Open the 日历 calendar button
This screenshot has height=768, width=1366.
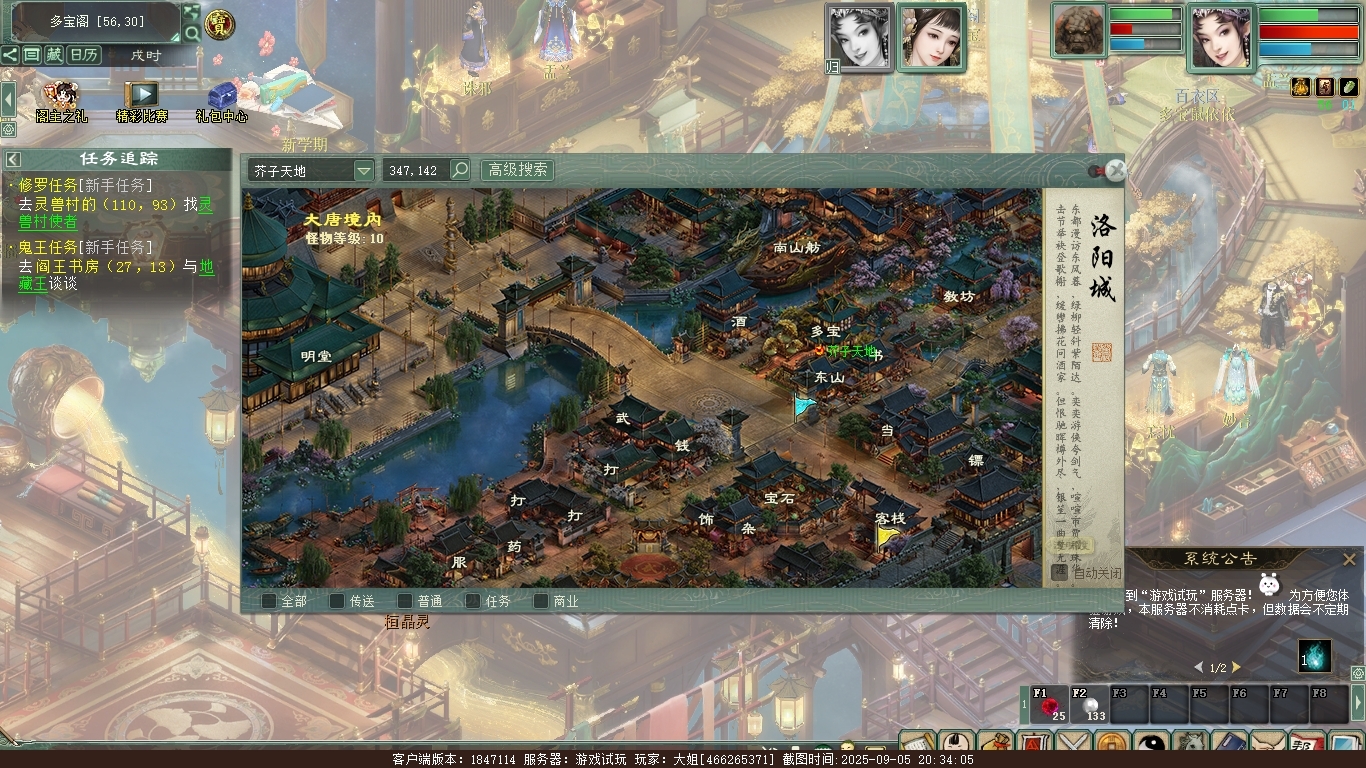(84, 55)
